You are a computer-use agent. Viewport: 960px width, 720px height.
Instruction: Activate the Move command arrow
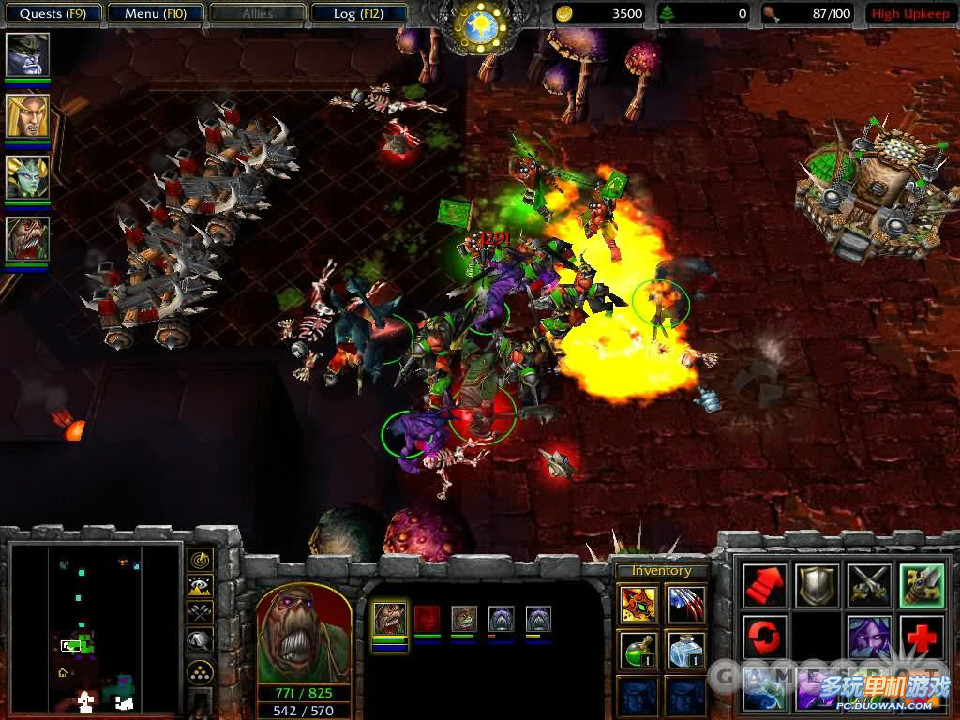click(763, 585)
